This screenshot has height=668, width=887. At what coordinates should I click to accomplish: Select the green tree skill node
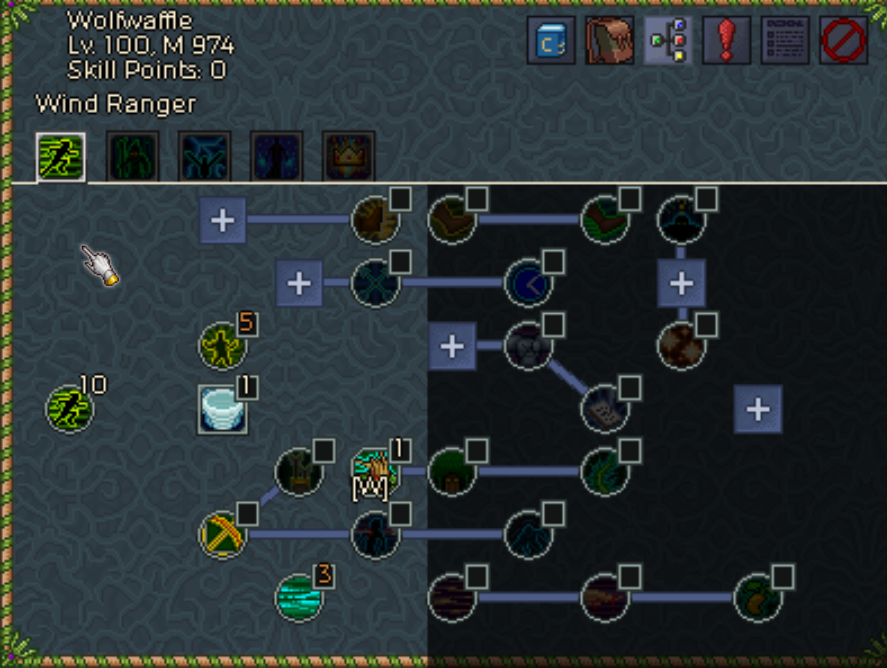(451, 471)
